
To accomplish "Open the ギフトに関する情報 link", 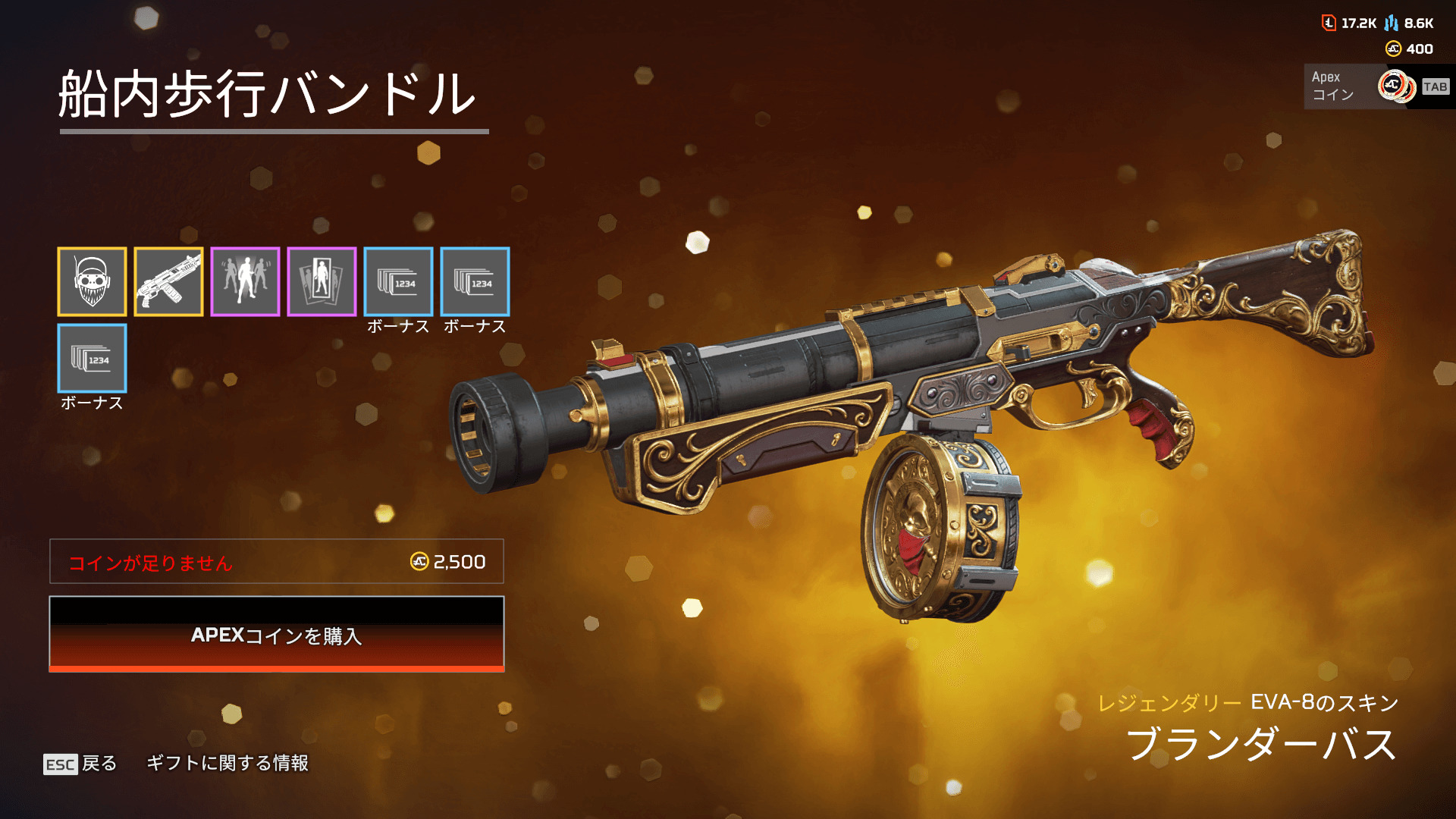I will pyautogui.click(x=227, y=763).
